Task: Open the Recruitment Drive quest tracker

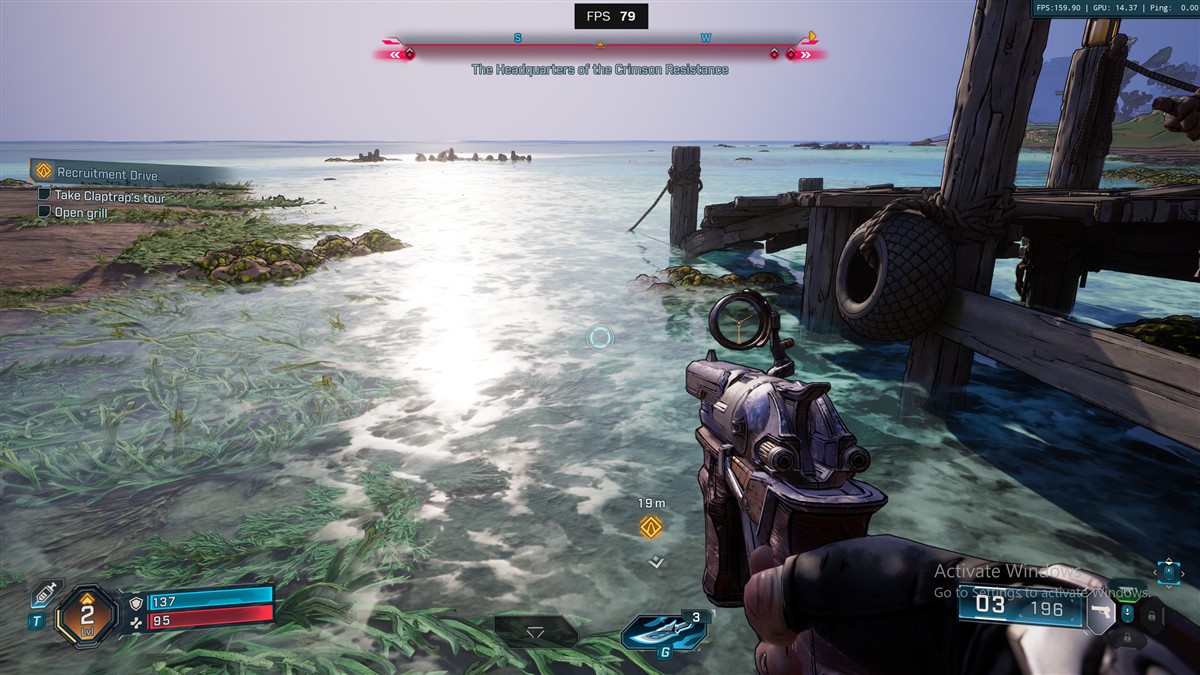Action: click(107, 174)
